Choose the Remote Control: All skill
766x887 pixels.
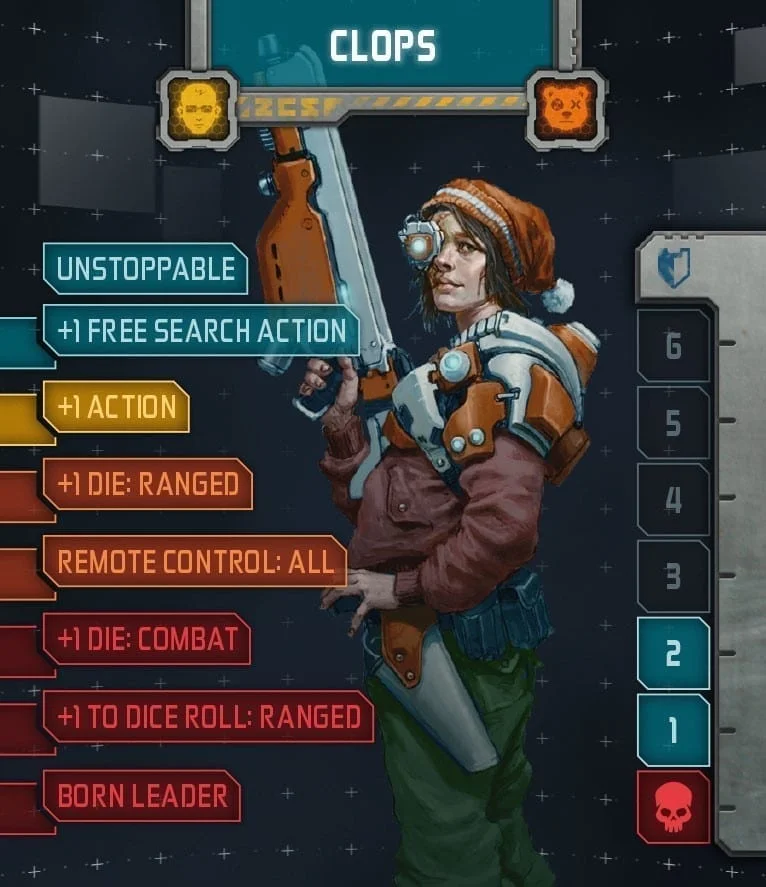coord(194,561)
